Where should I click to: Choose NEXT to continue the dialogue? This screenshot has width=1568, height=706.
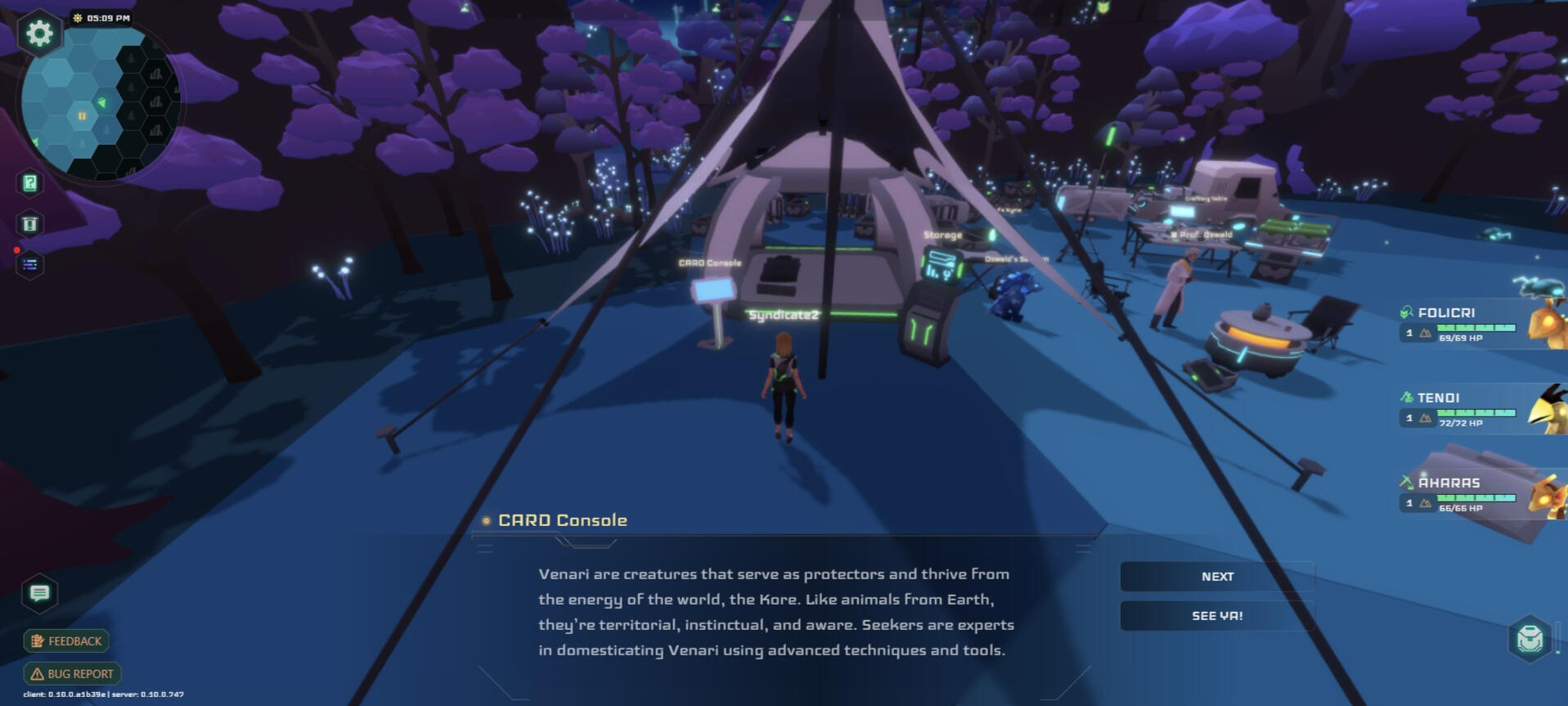pos(1216,577)
